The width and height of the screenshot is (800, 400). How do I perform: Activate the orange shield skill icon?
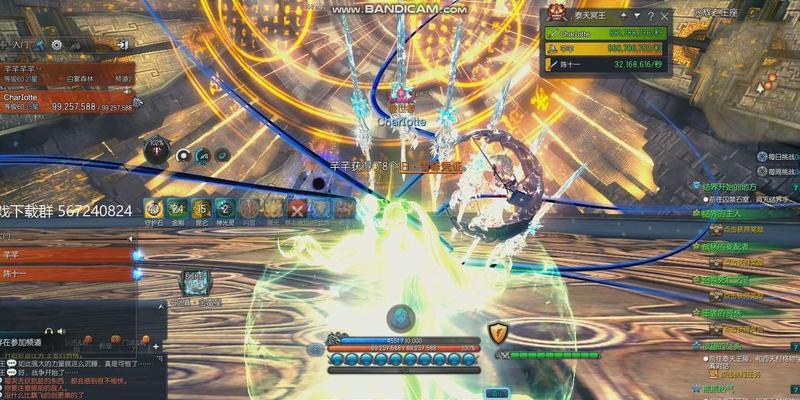click(499, 333)
